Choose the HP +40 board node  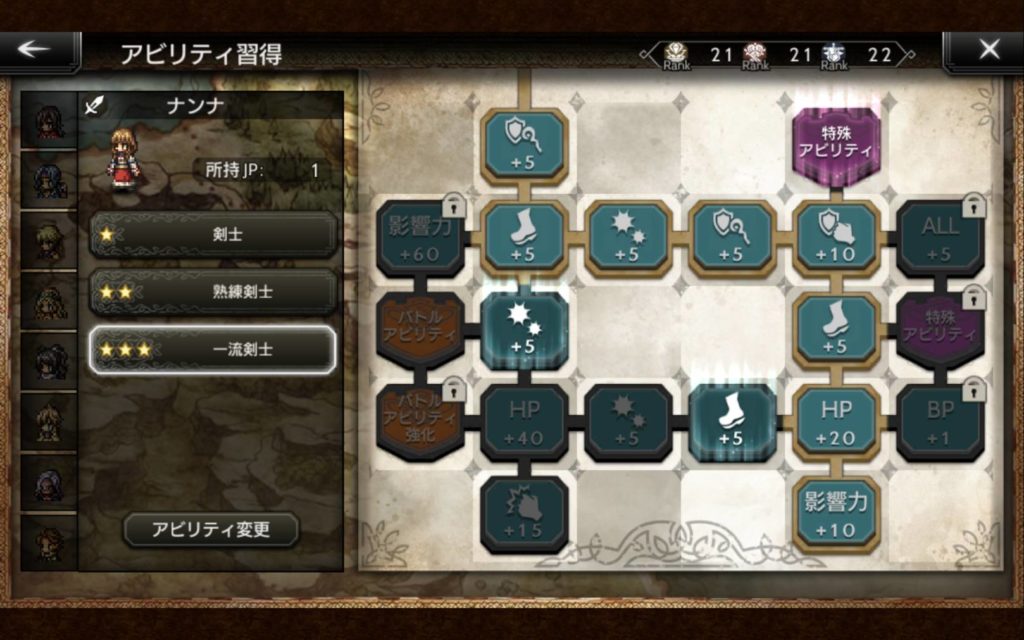click(x=524, y=422)
